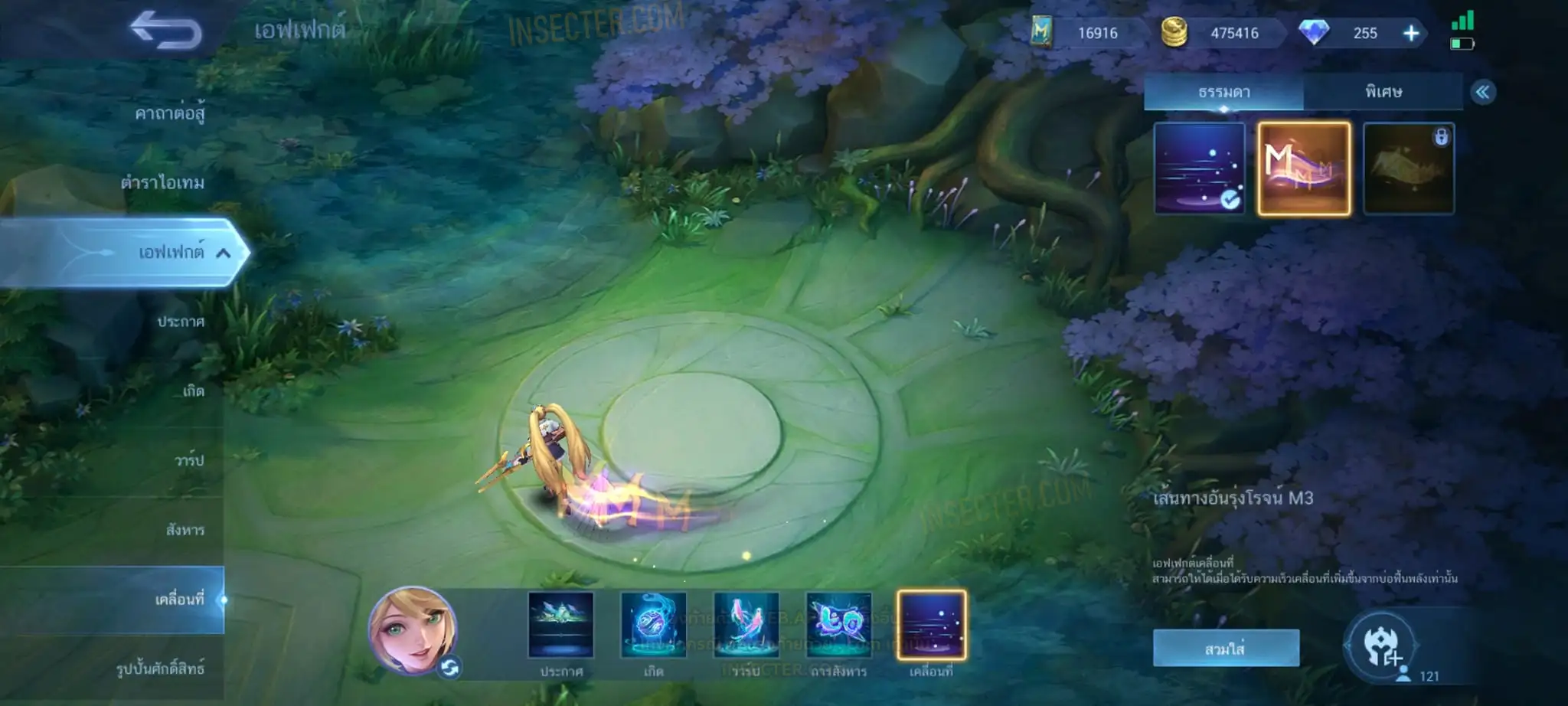The image size is (1568, 706).
Task: Go back using the arrow button
Action: pyautogui.click(x=165, y=31)
